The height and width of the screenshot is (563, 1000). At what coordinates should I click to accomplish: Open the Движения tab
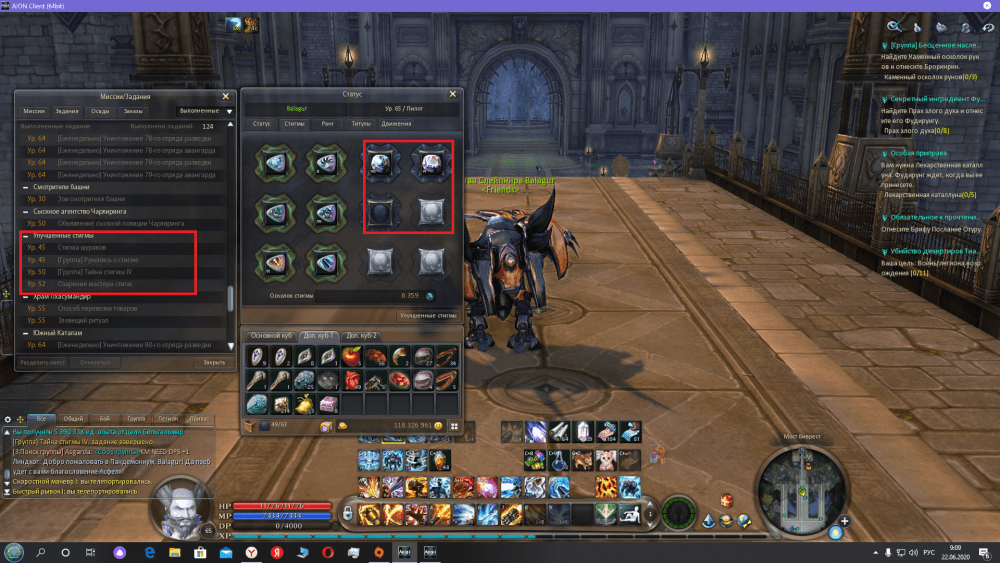point(397,124)
